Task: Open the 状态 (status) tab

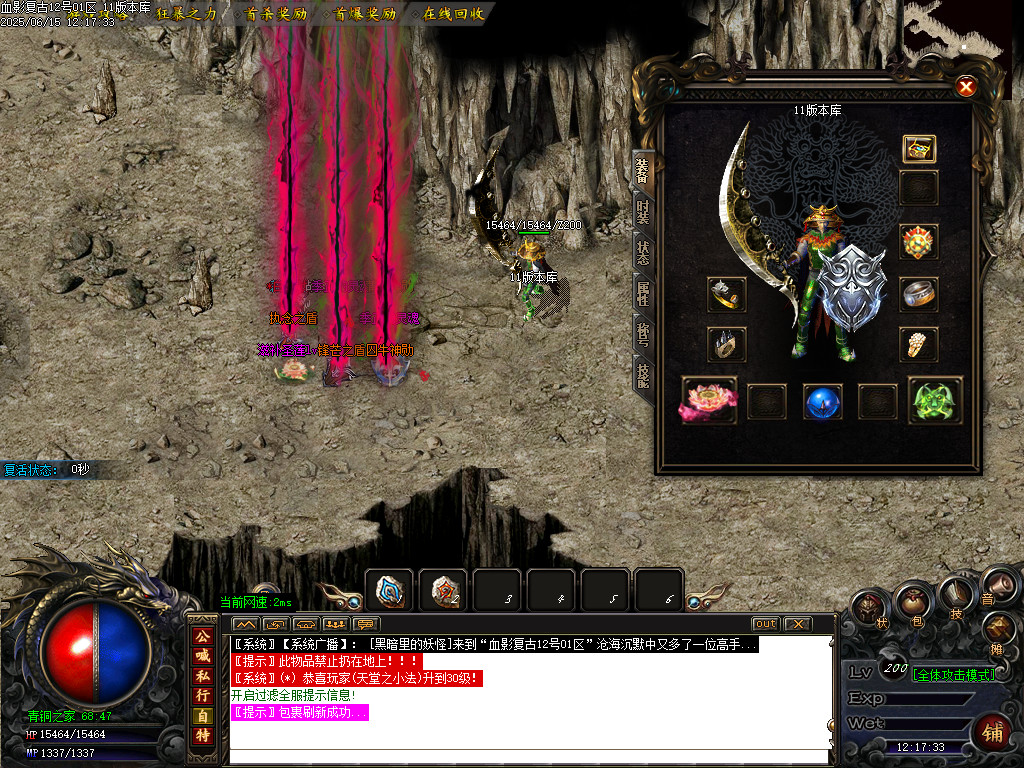Action: (643, 253)
